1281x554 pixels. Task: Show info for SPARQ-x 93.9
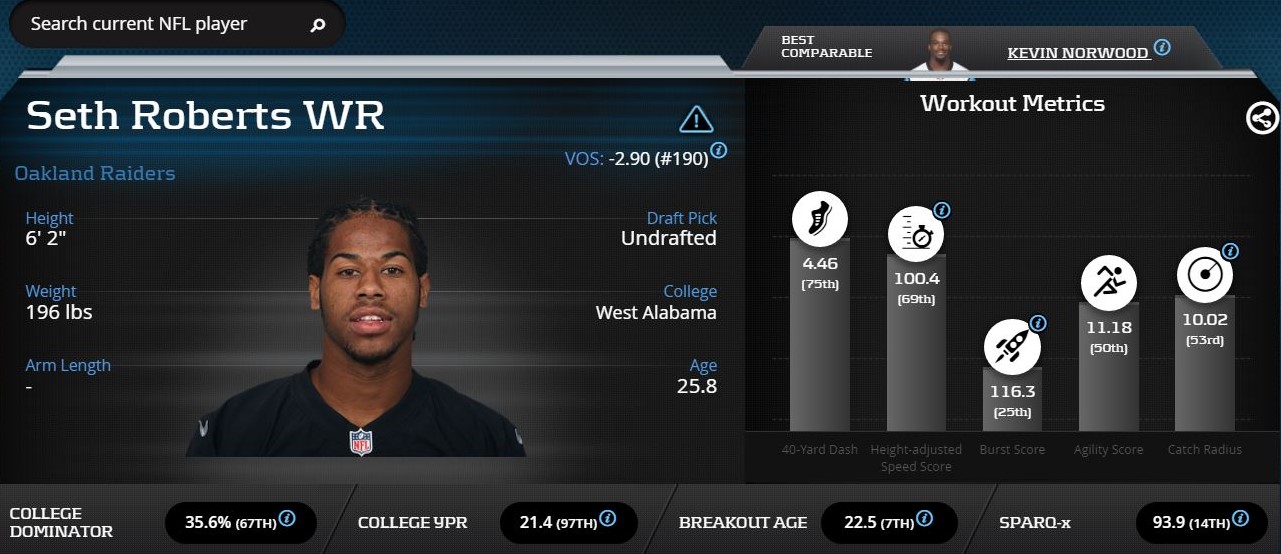pyautogui.click(x=1241, y=518)
